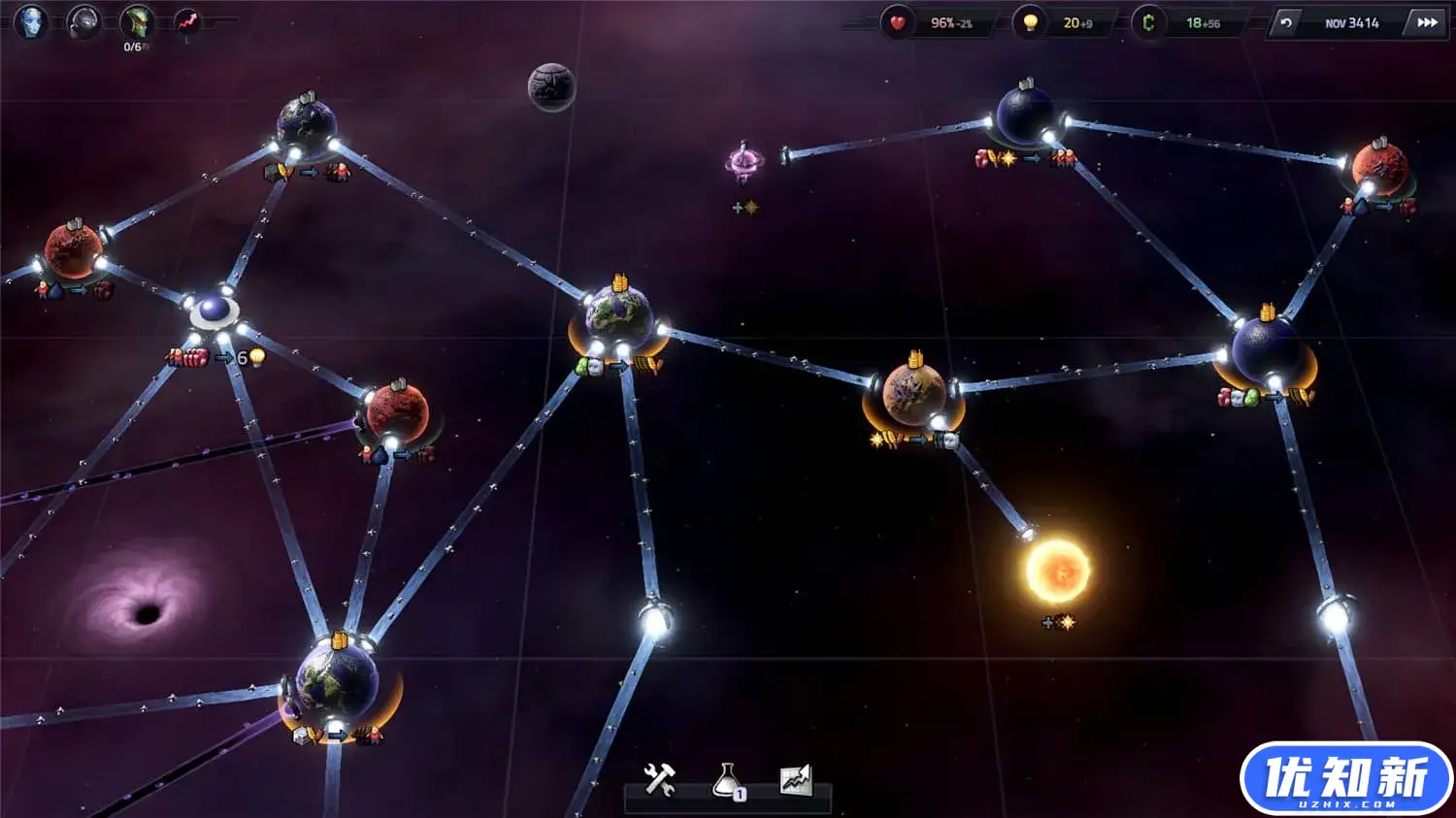This screenshot has width=1456, height=818.
Task: Select the grey helmeted faction portrait
Action: coord(83,21)
